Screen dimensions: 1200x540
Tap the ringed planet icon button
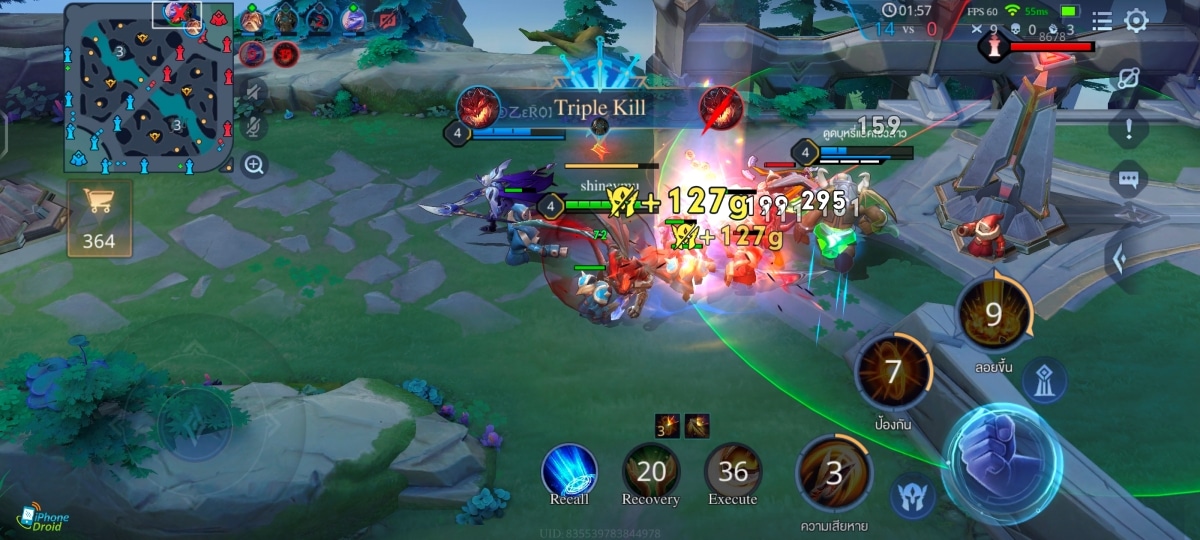click(1128, 76)
